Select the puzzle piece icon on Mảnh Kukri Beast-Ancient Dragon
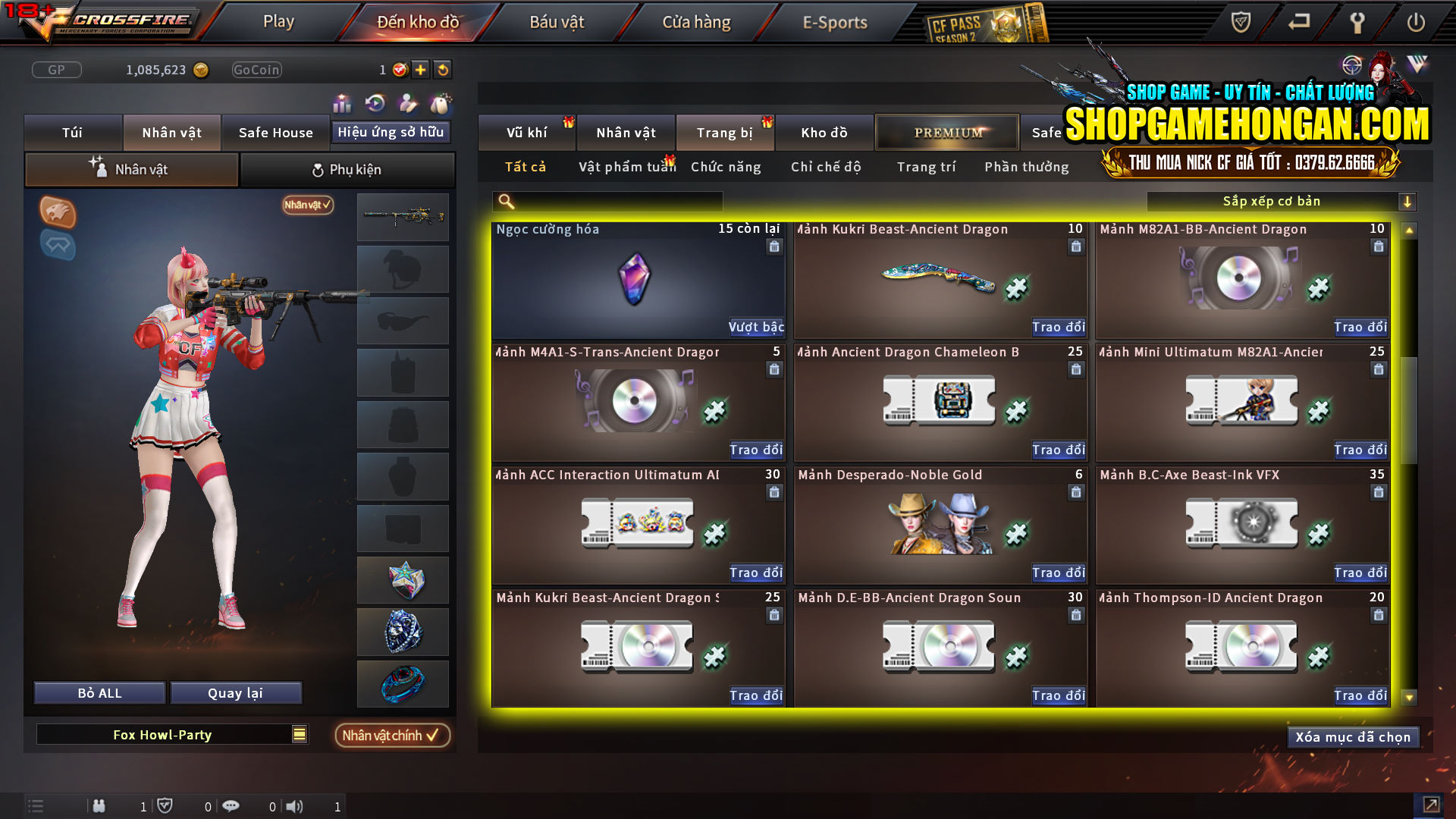 point(1016,289)
